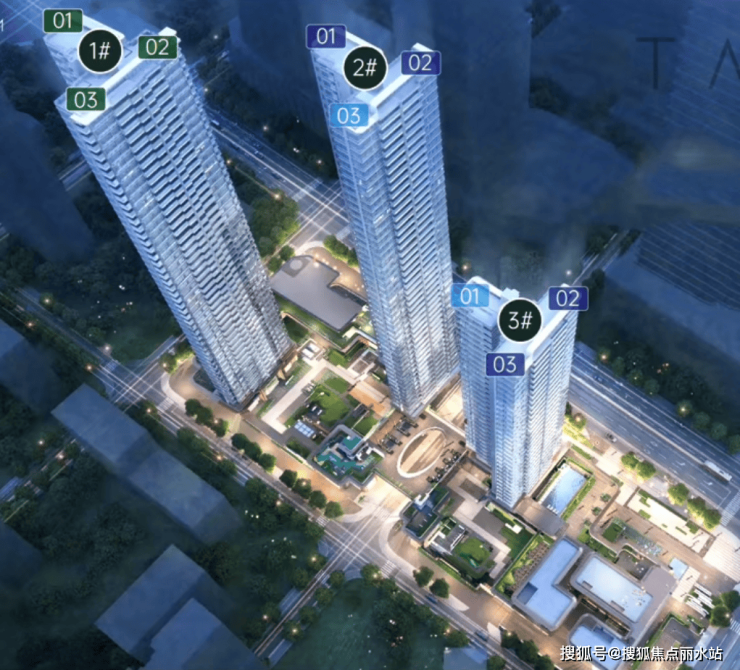Select the 3# tower marker
Image resolution: width=740 pixels, height=670 pixels.
(520, 321)
